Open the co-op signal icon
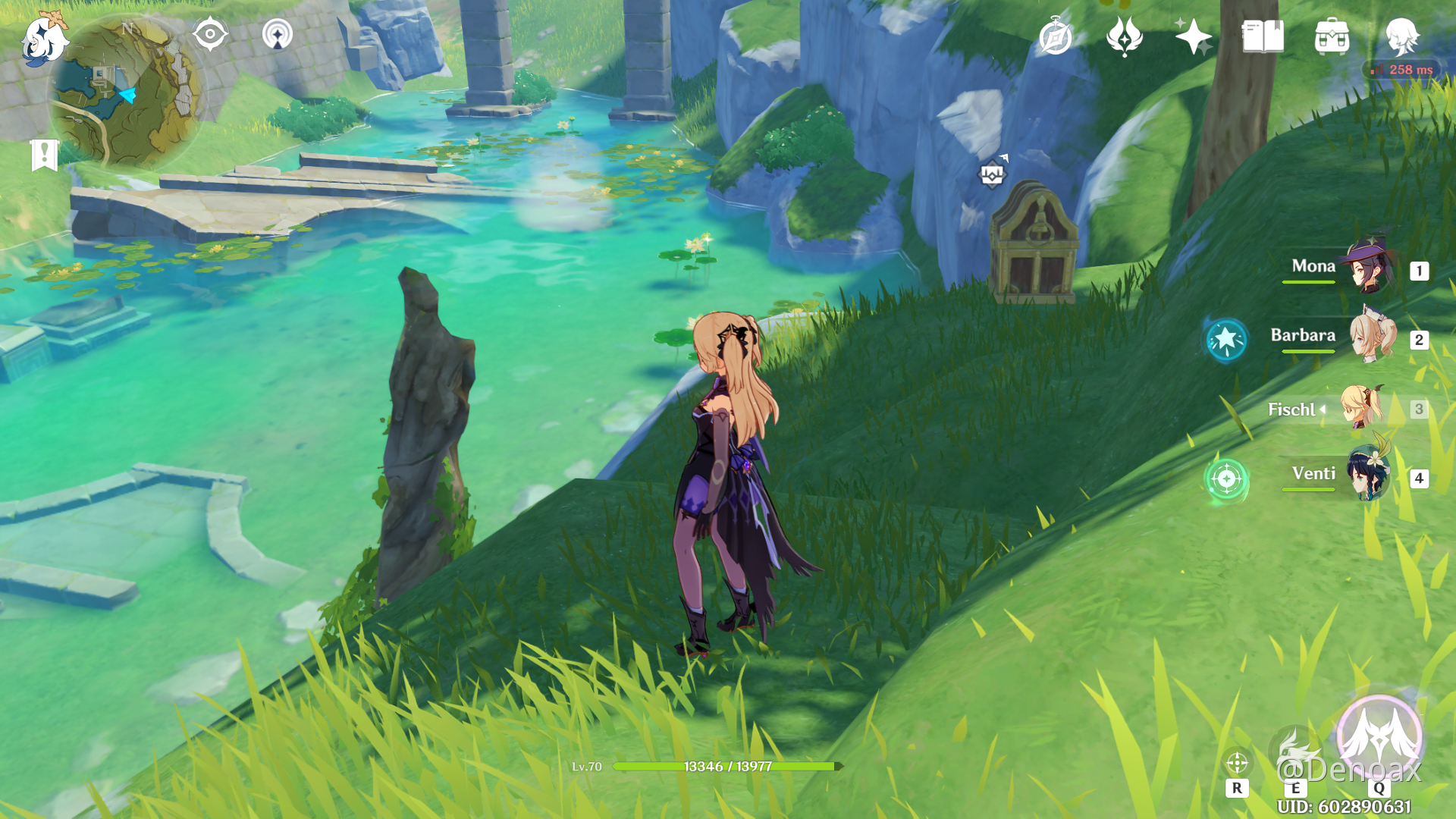 click(278, 35)
